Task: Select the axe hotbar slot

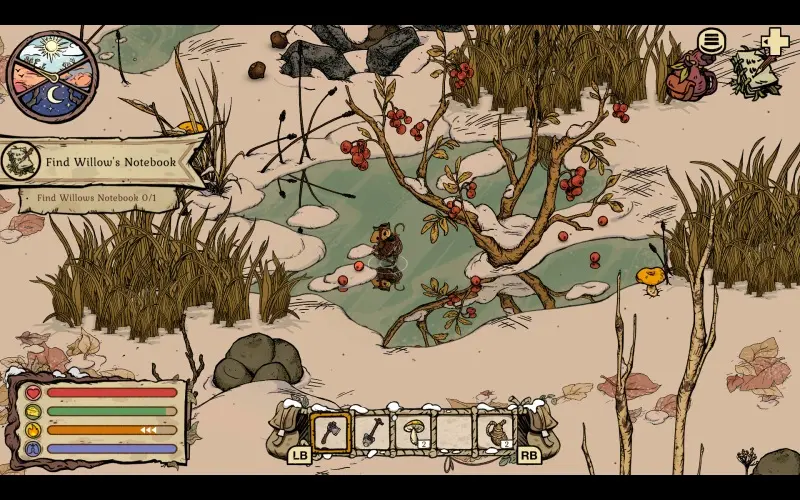Action: click(331, 432)
